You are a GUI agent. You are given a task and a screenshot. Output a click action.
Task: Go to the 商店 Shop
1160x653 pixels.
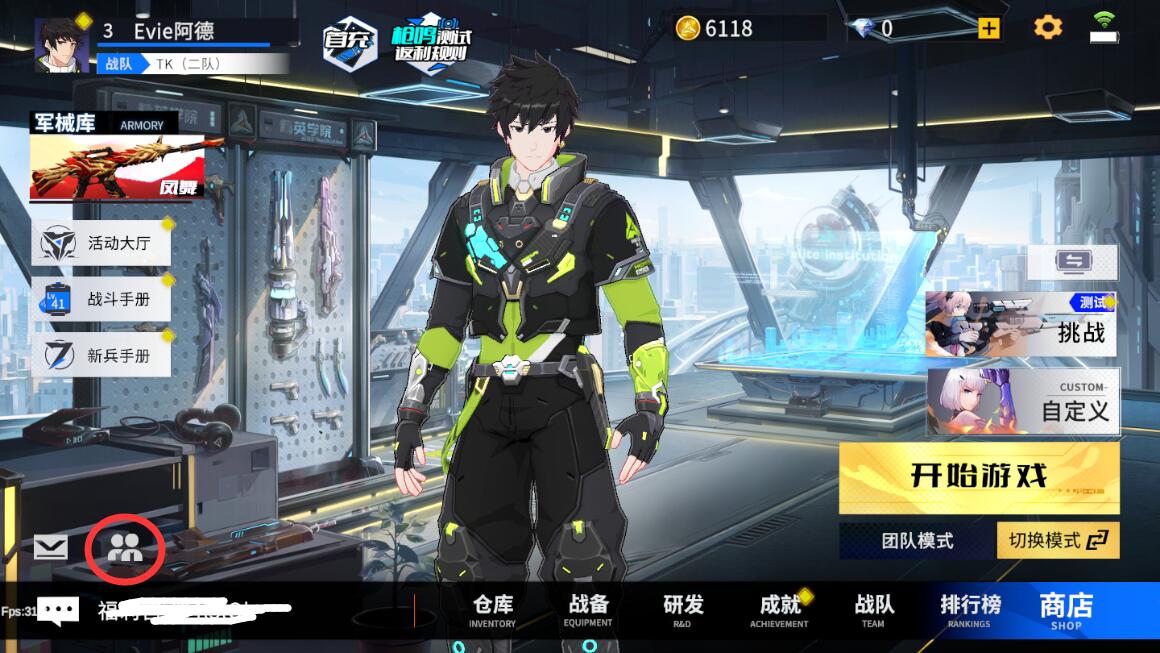pos(1066,610)
